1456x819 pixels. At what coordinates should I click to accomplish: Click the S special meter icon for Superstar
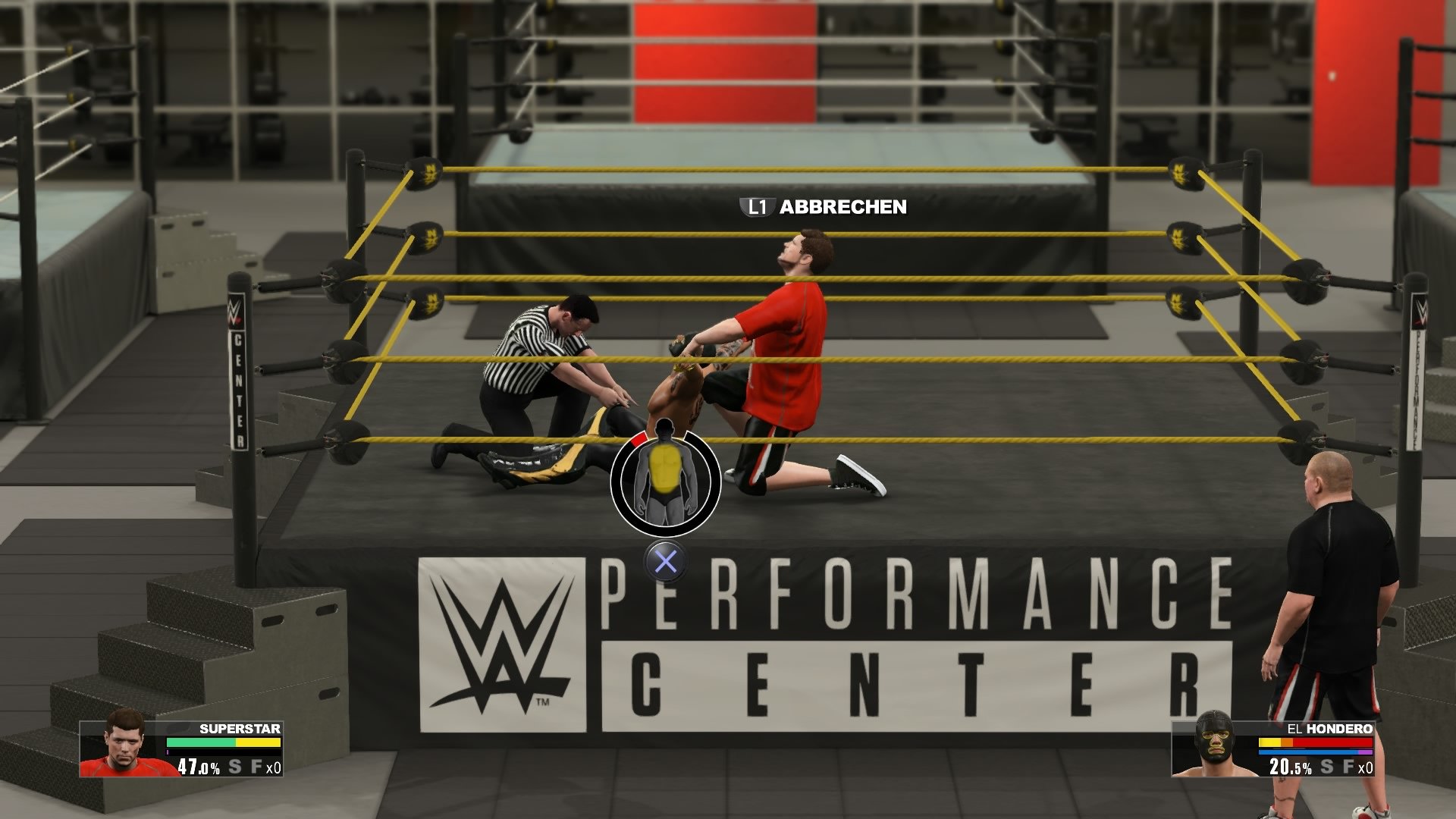[235, 767]
